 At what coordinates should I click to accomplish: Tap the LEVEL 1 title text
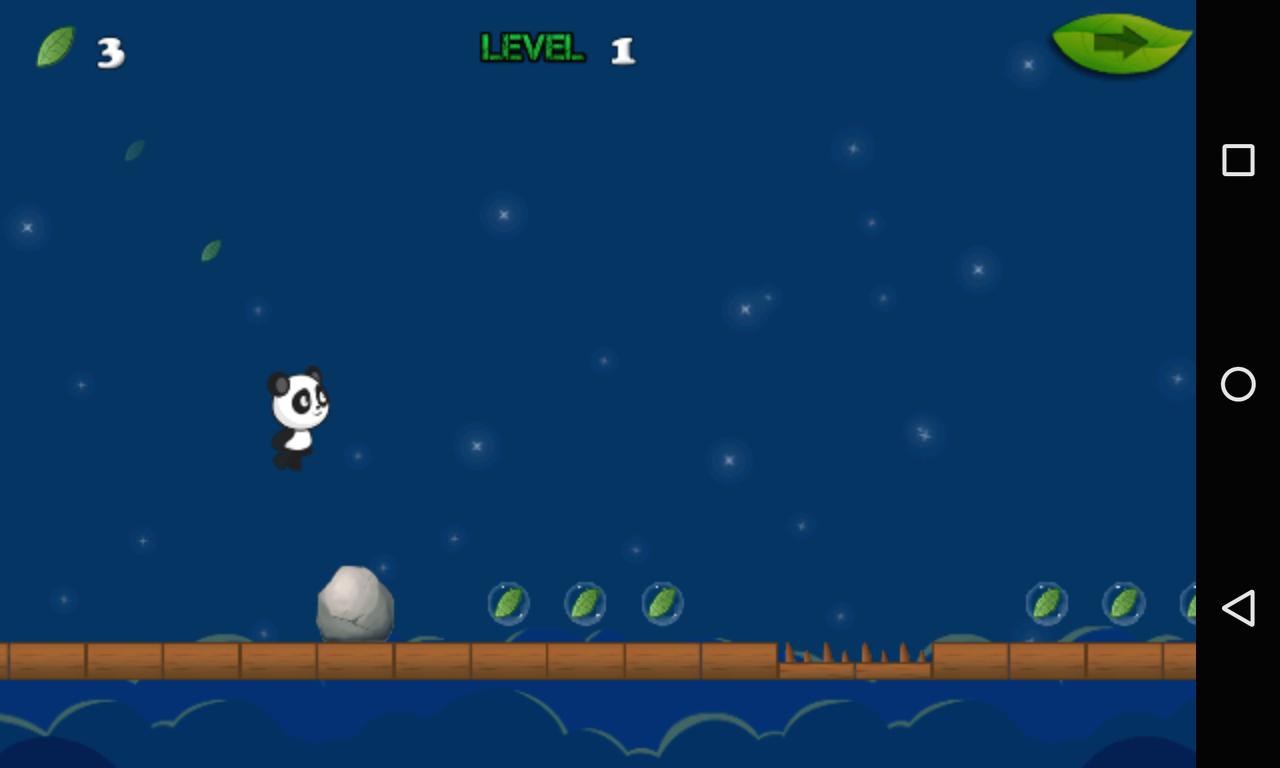[555, 46]
